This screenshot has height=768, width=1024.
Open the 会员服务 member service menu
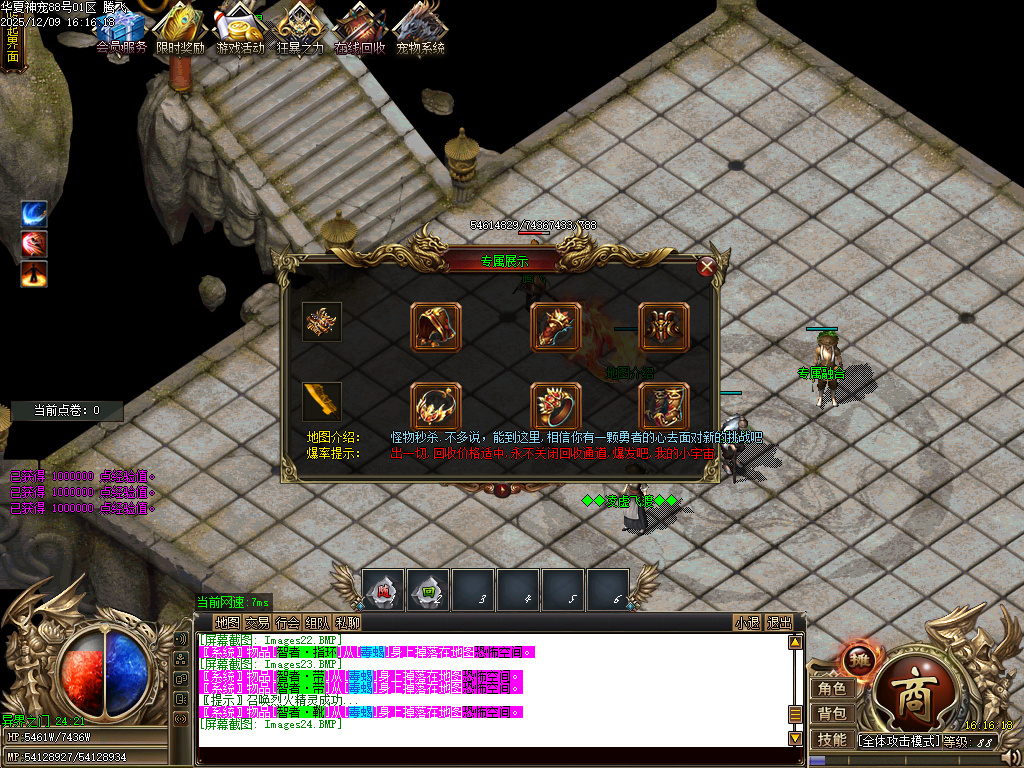coord(122,30)
